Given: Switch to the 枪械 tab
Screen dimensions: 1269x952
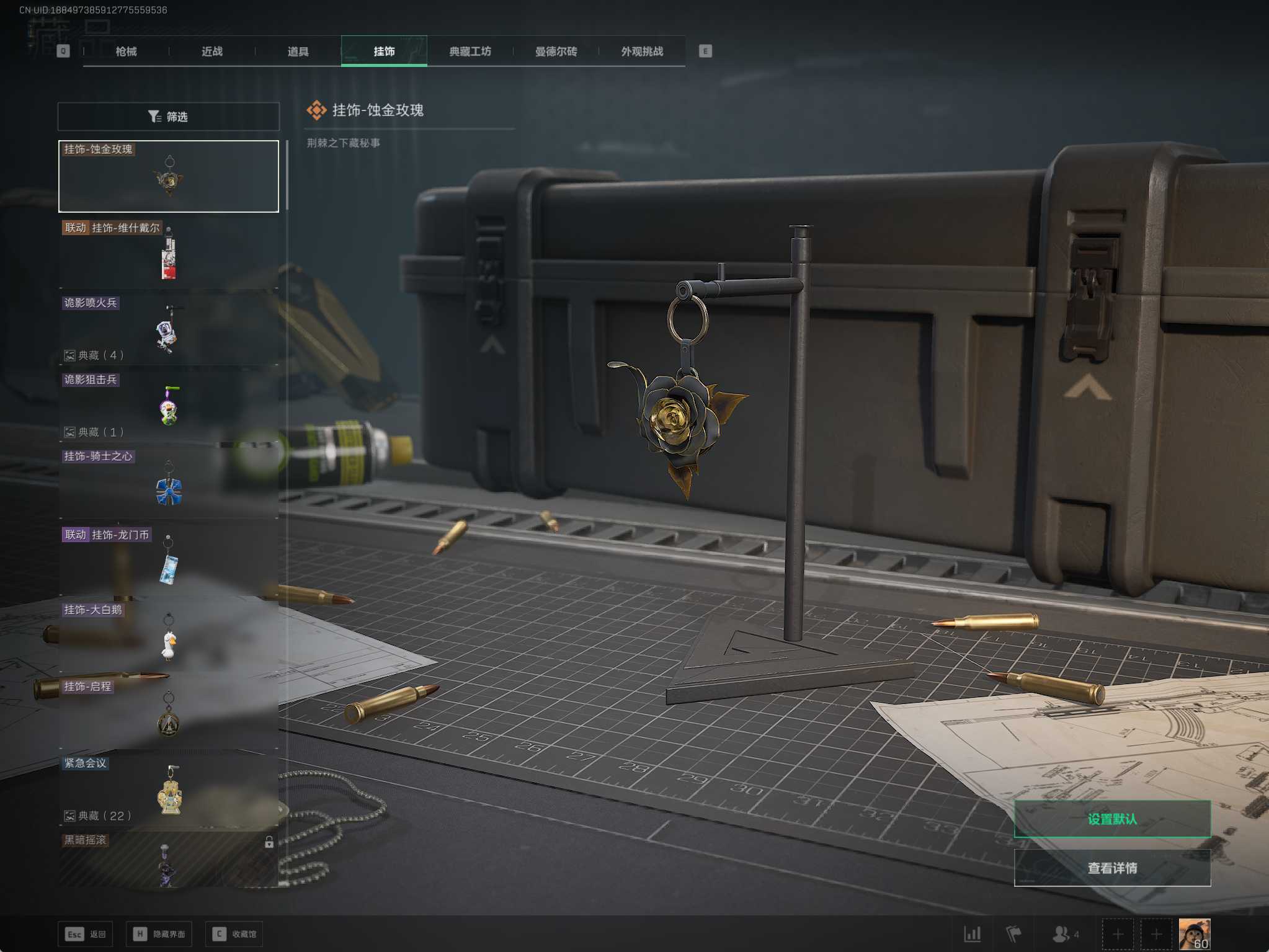Looking at the screenshot, I should [x=126, y=51].
